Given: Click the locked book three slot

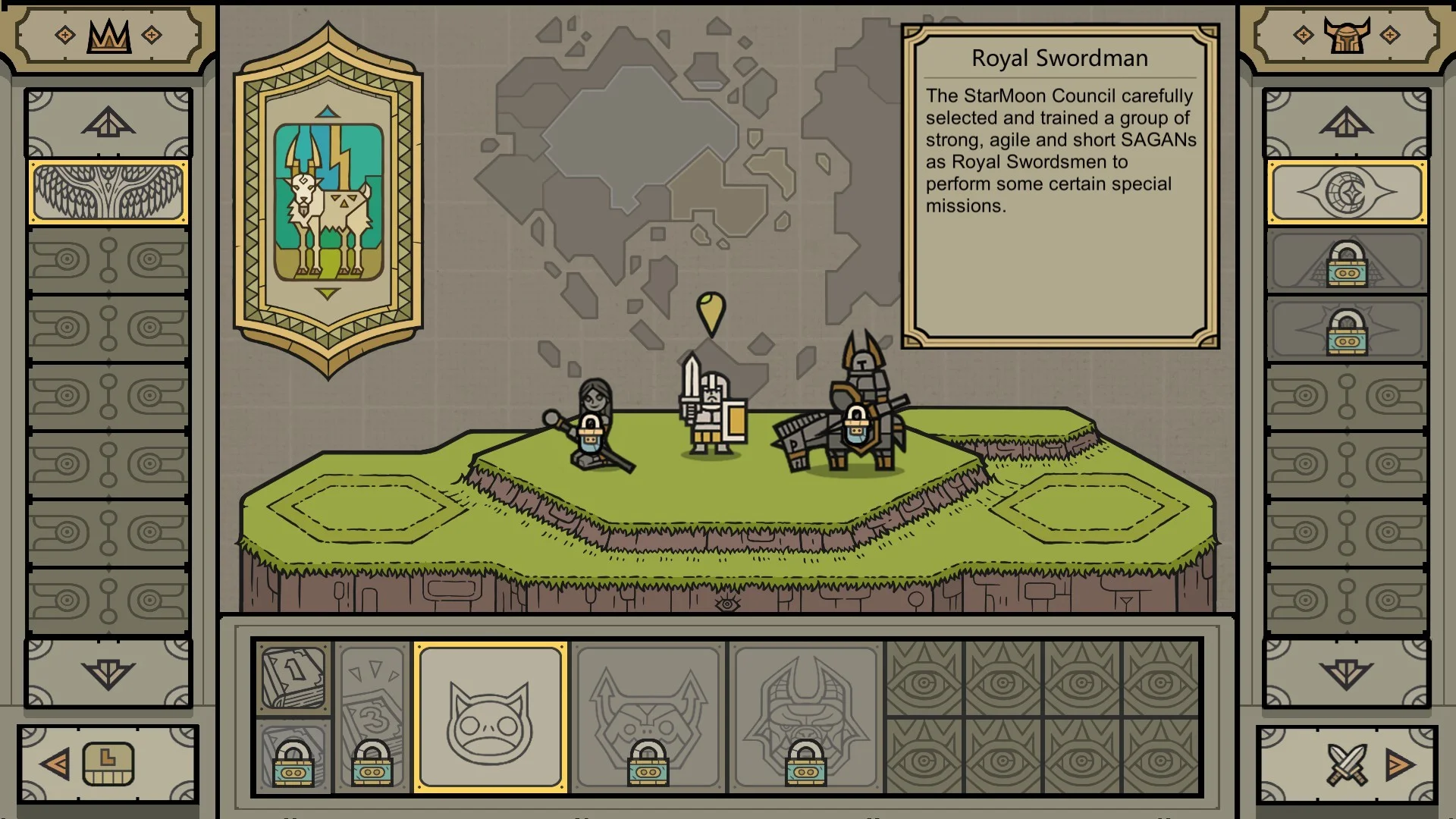Looking at the screenshot, I should [372, 717].
